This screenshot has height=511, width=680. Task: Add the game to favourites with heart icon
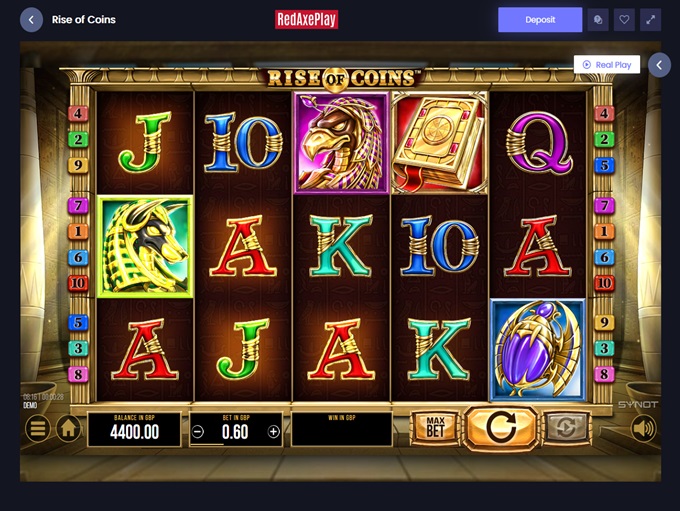[x=625, y=19]
